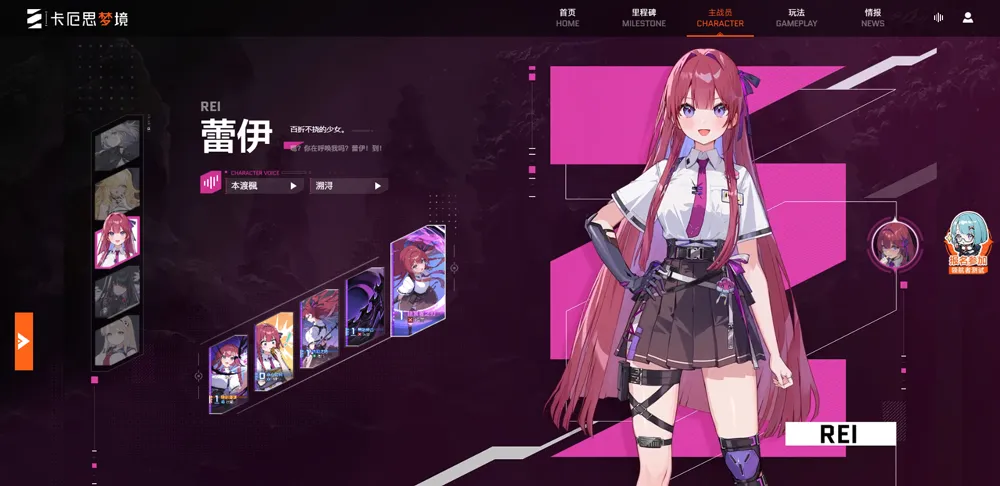
Task: Toggle the sound bars audio icon
Action: tap(938, 17)
